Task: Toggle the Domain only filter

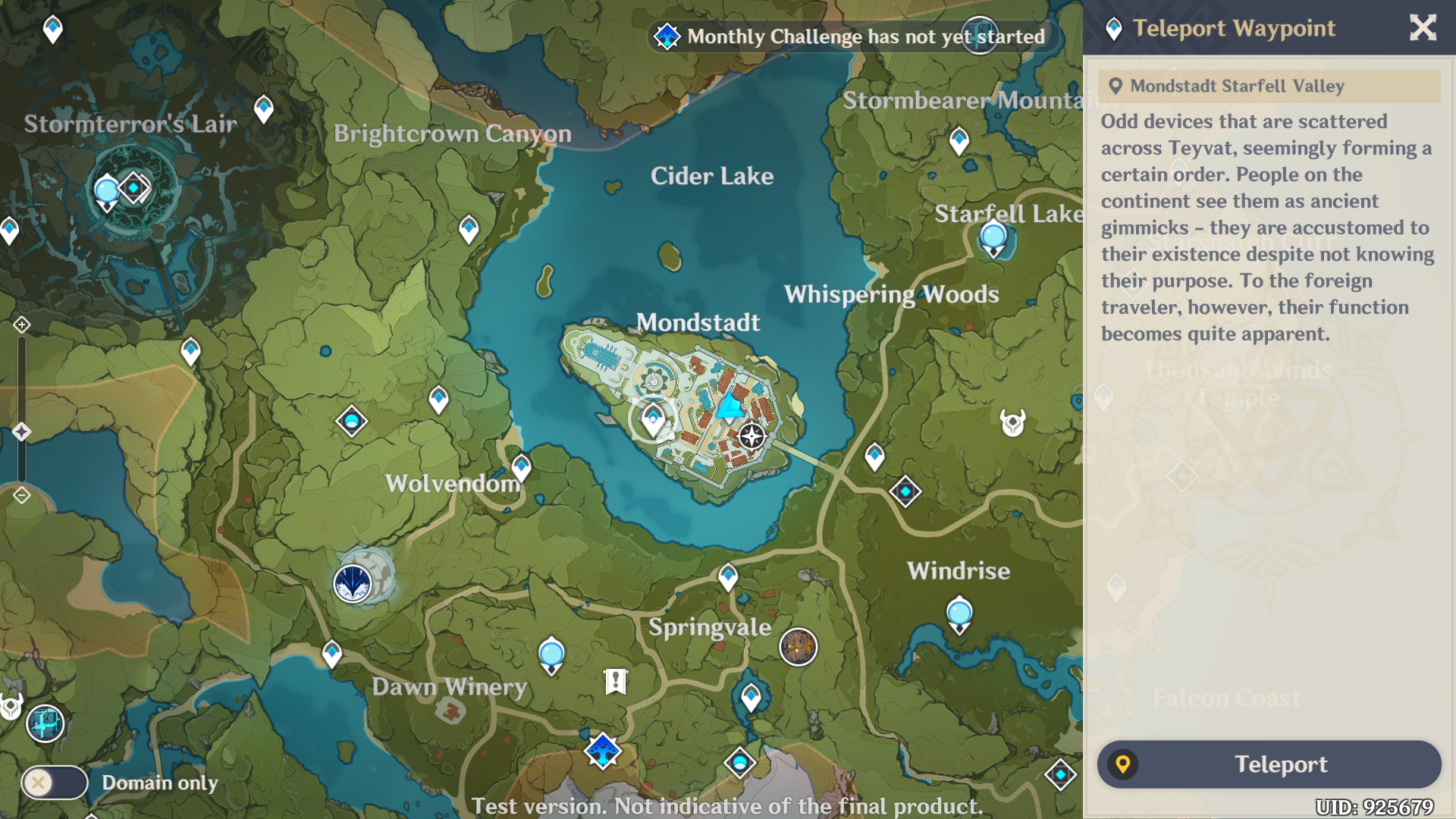Action: coord(54,783)
